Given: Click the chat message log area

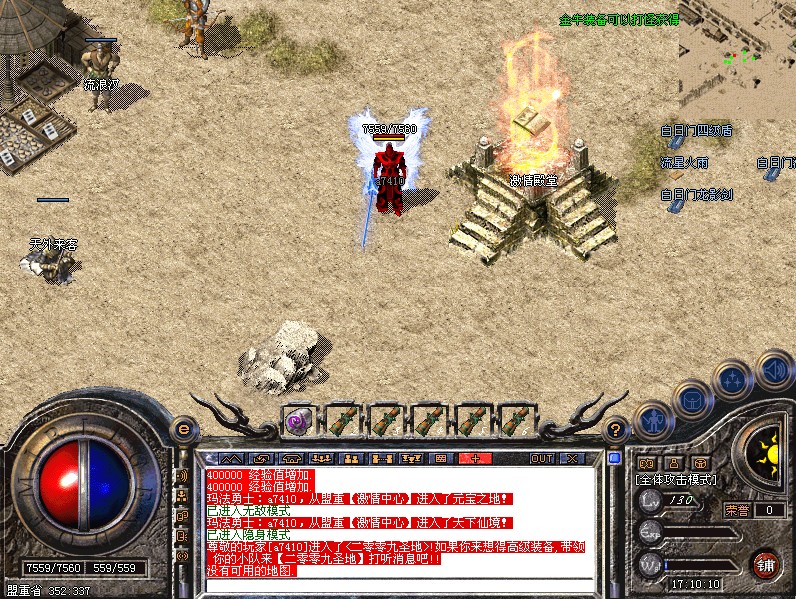Looking at the screenshot, I should [x=400, y=522].
